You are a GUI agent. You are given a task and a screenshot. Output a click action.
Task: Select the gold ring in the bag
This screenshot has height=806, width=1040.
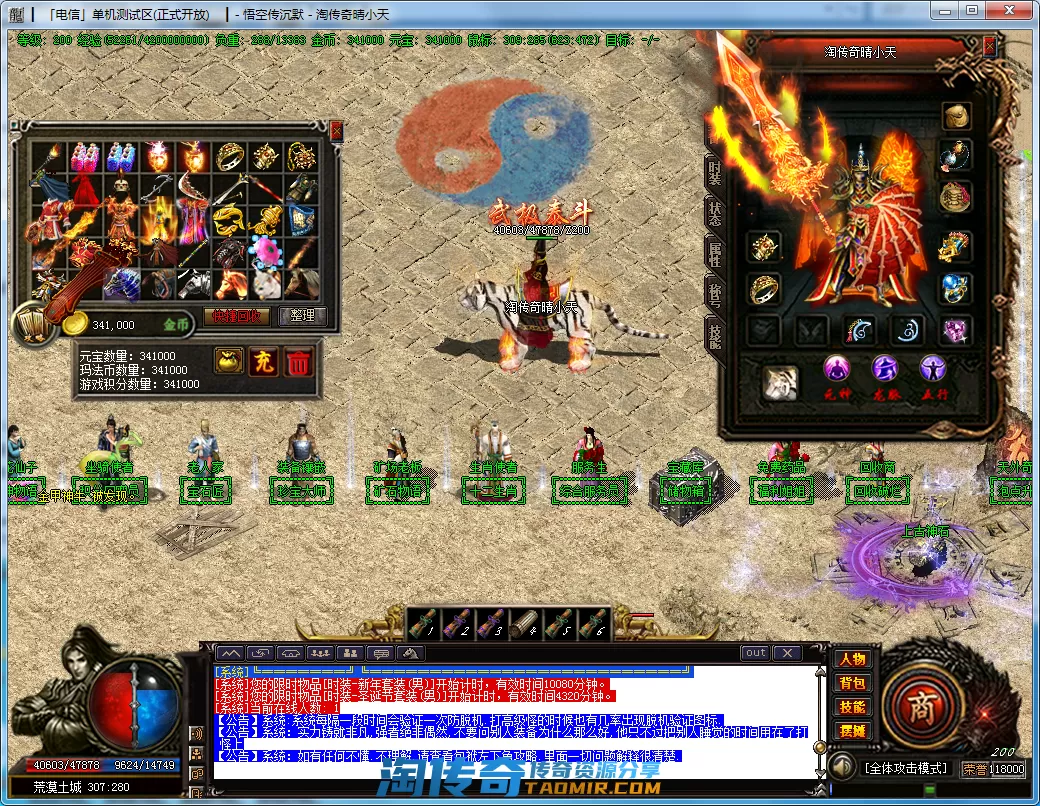pos(229,155)
